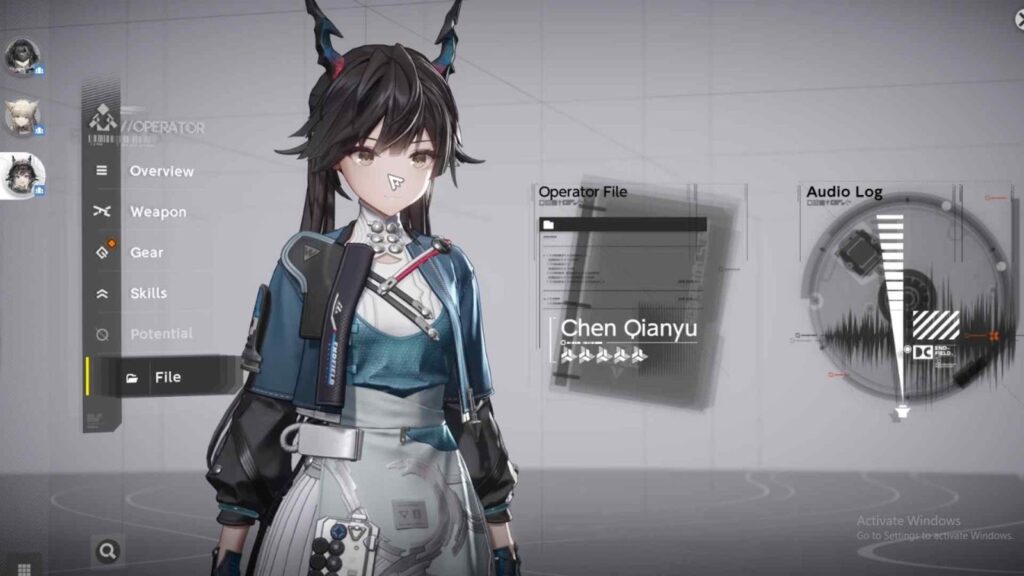This screenshot has width=1024, height=576.
Task: Choose the File menu entry
Action: click(x=166, y=377)
